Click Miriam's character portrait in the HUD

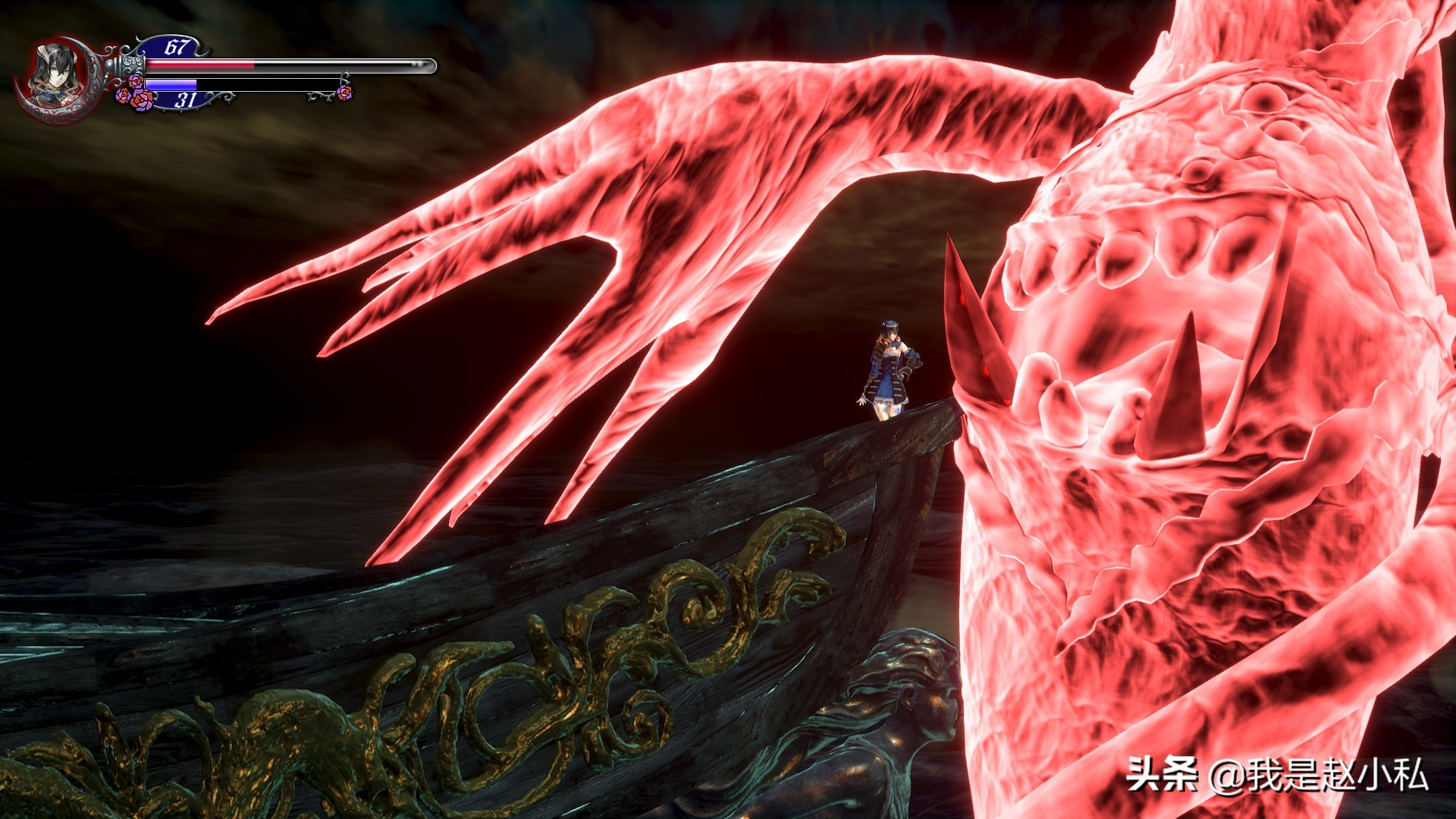click(x=53, y=76)
